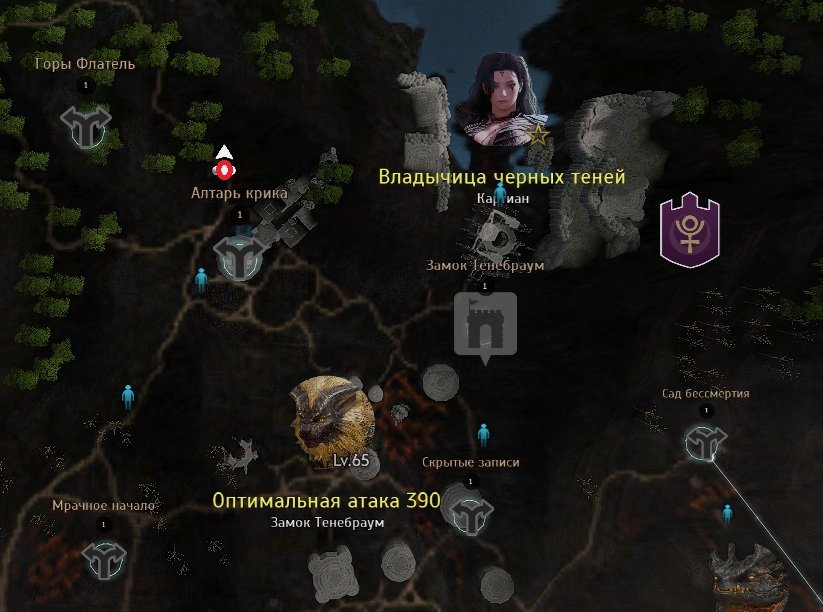Click the purple guild emblem shield
This screenshot has width=823, height=612.
tap(691, 230)
